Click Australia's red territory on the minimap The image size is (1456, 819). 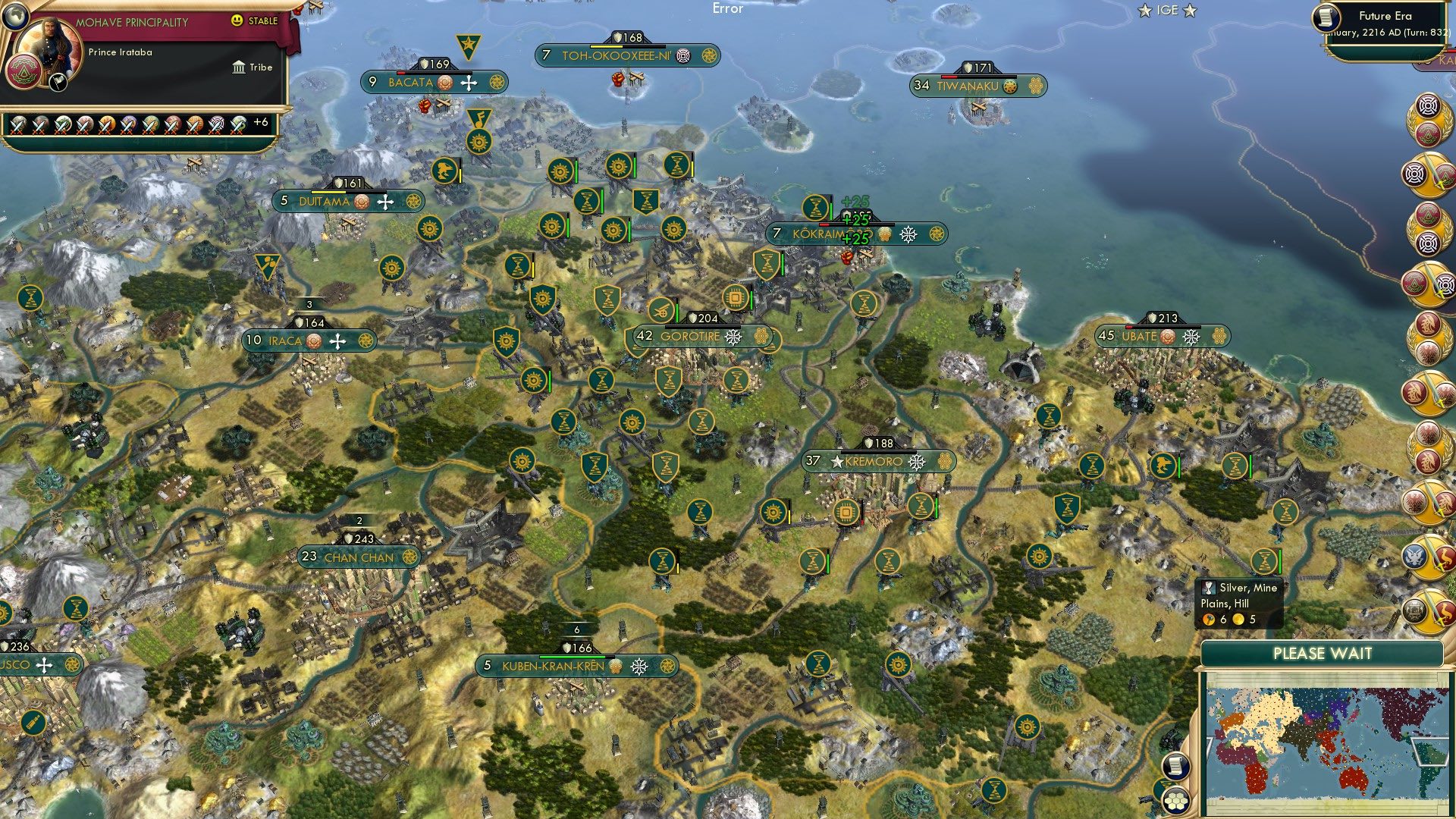[x=1354, y=778]
